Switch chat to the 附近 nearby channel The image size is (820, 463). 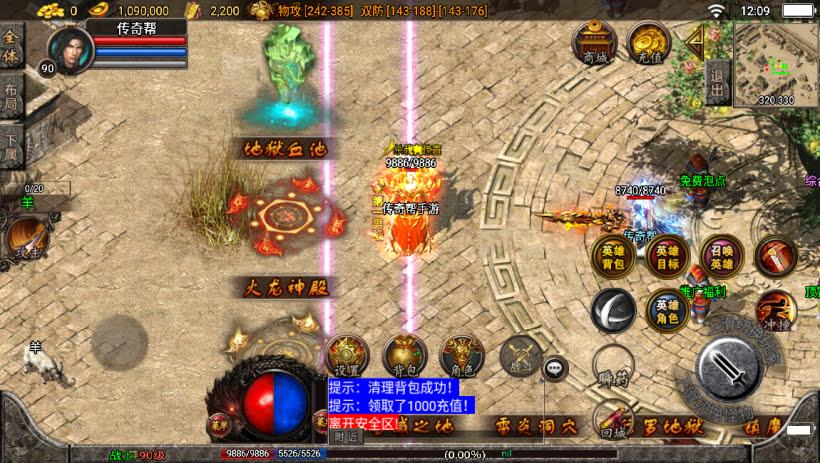346,437
